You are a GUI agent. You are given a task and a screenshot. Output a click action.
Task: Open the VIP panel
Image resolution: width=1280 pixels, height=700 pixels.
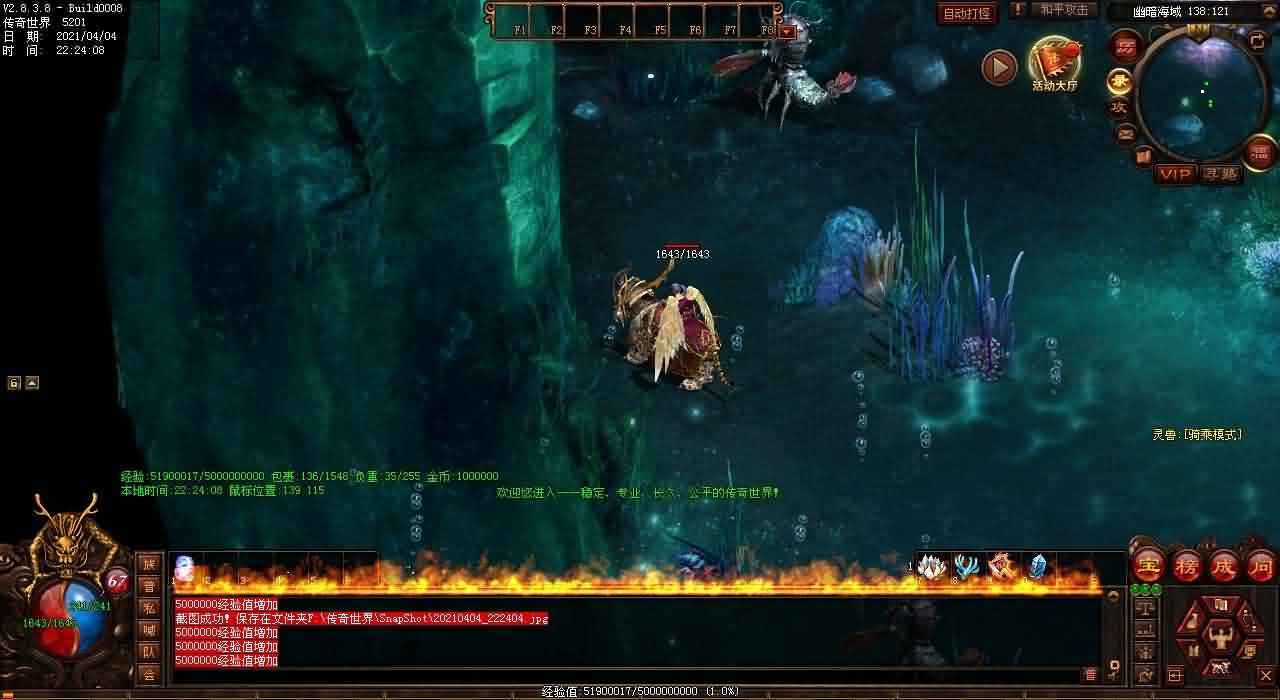[1175, 174]
